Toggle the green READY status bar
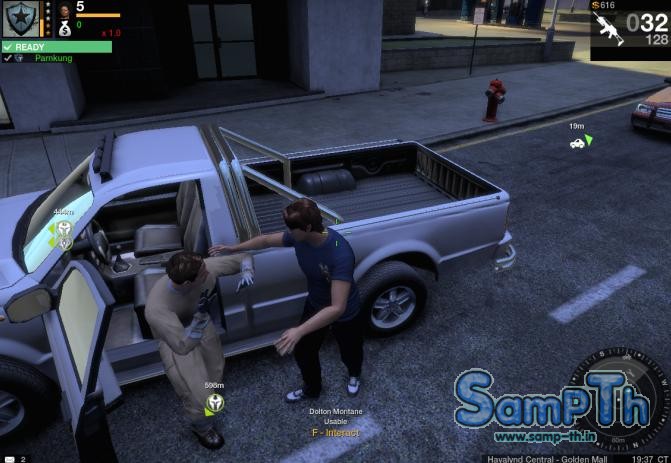The height and width of the screenshot is (463, 671). [x=56, y=46]
